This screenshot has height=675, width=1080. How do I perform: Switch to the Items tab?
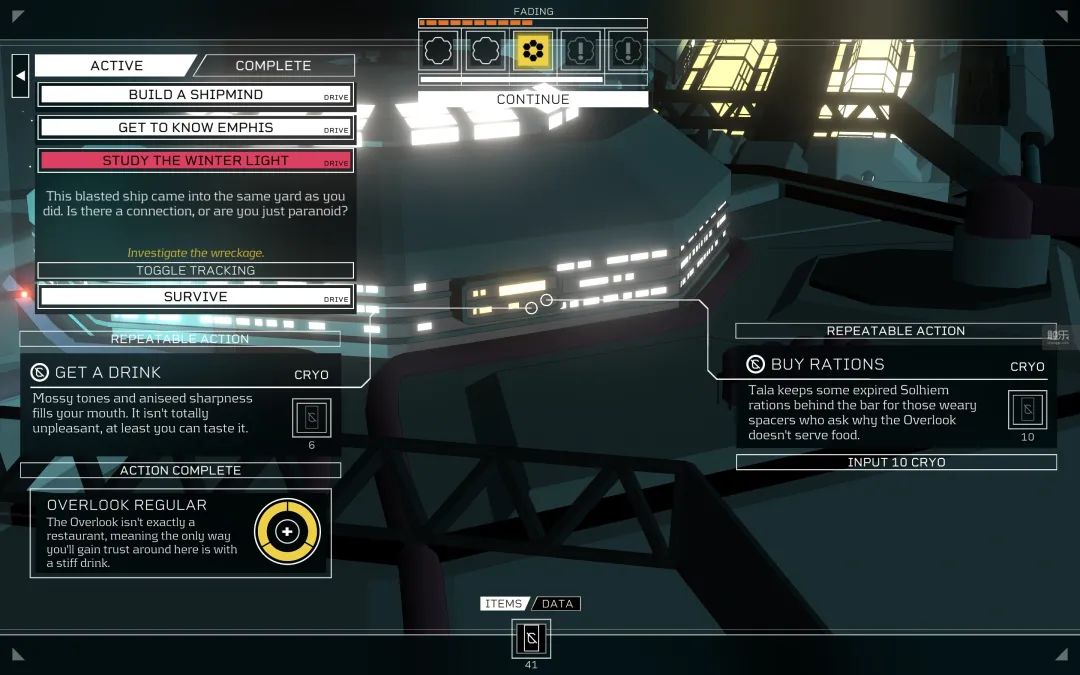[503, 604]
